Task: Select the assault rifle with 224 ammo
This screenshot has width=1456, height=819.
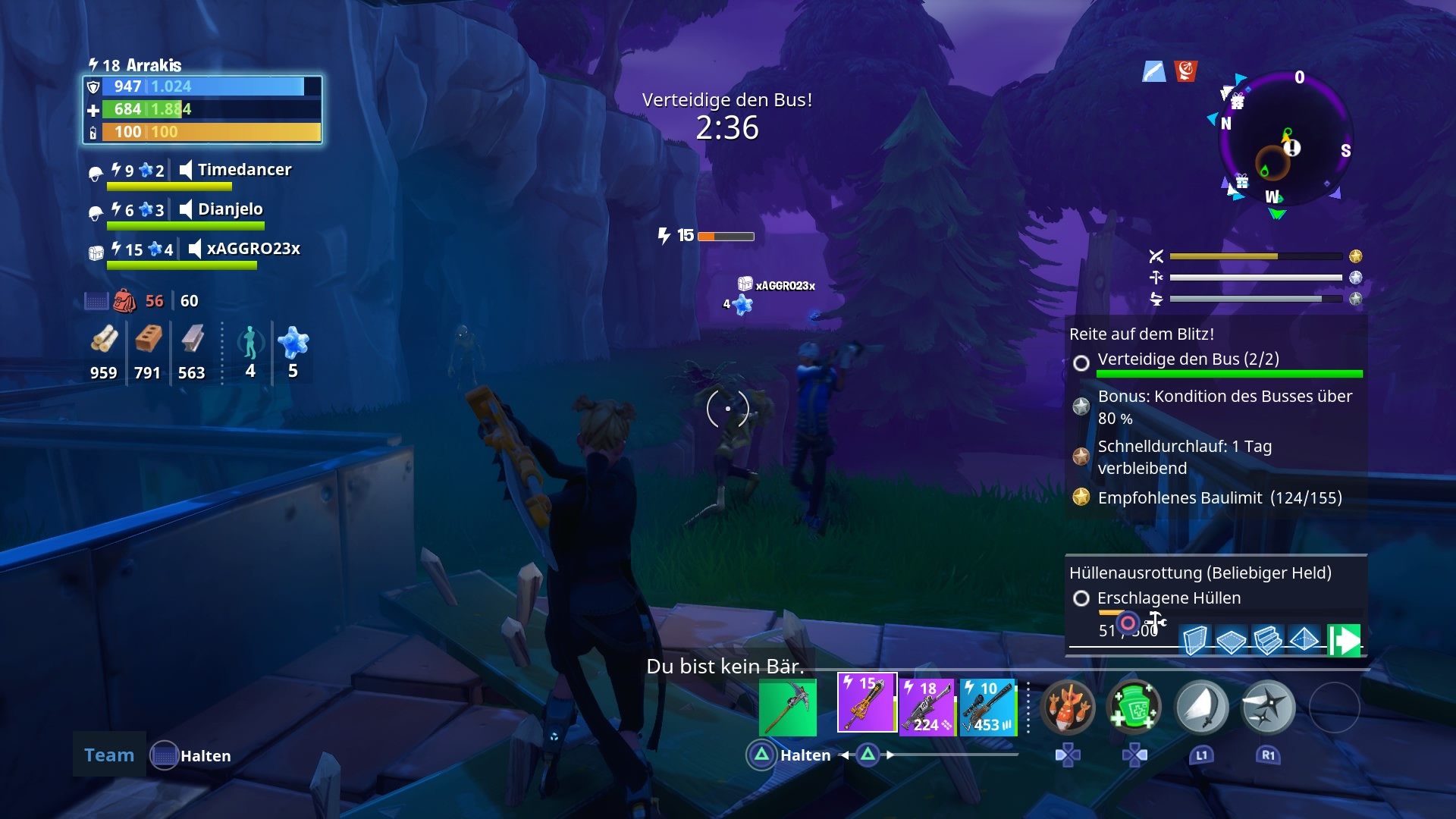Action: click(926, 708)
